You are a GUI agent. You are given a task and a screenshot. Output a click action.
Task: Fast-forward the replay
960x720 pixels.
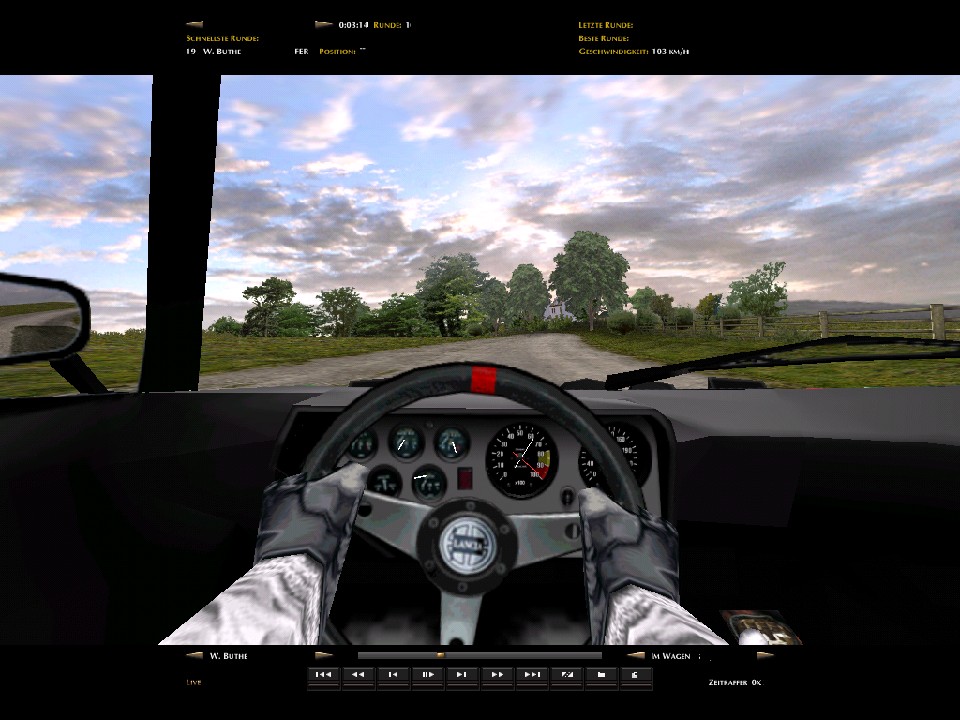coord(497,675)
